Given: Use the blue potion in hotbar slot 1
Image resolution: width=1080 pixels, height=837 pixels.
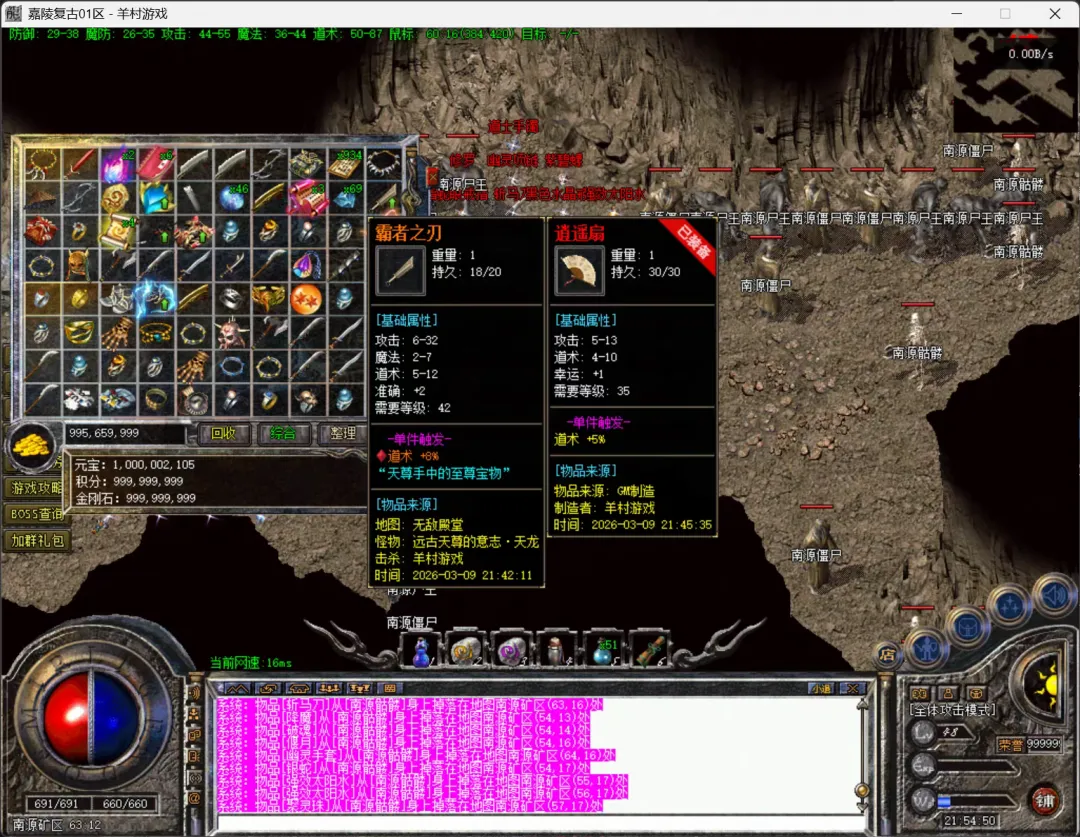Looking at the screenshot, I should pos(422,651).
